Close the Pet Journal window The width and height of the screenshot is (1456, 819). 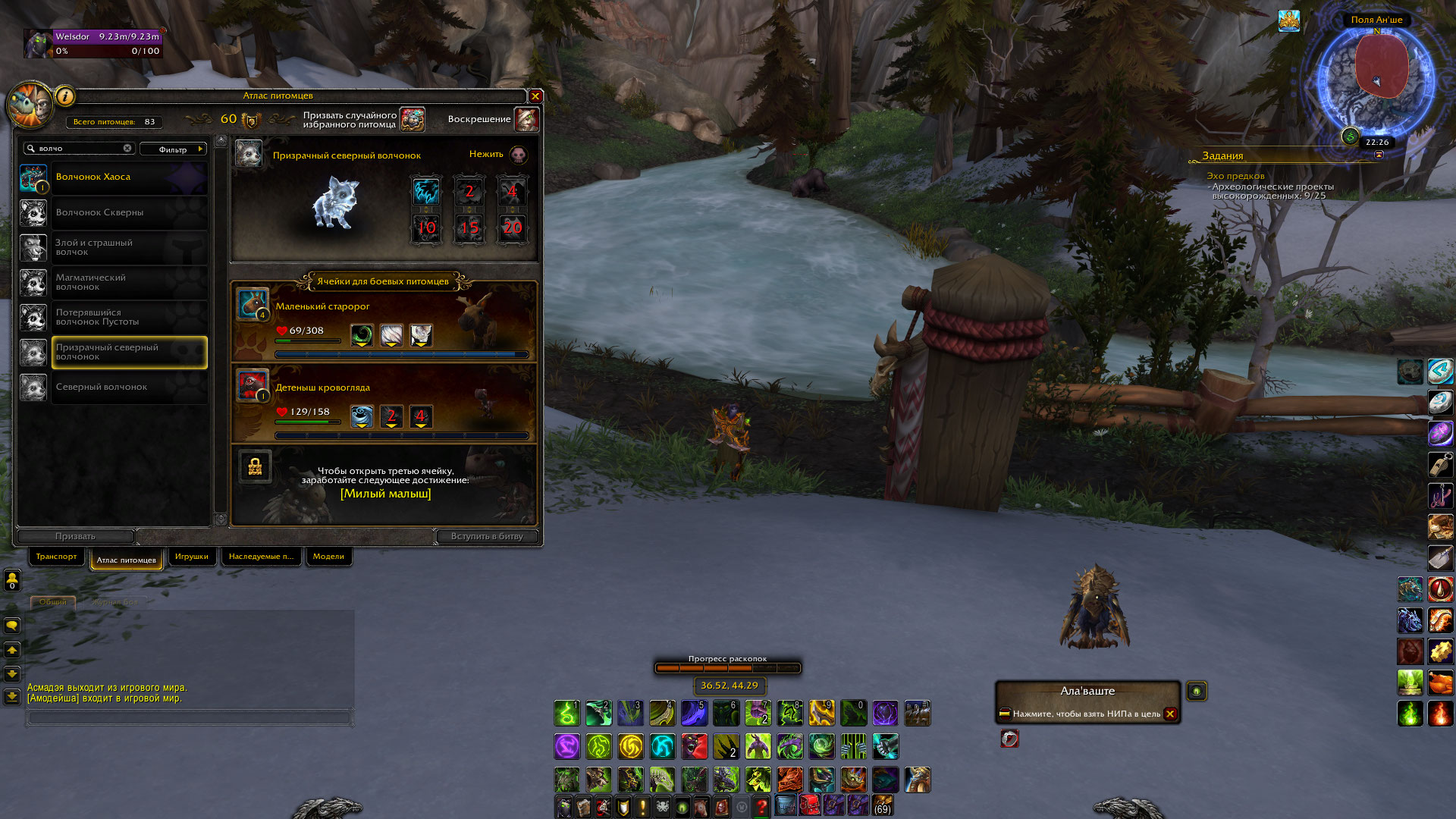[x=535, y=96]
